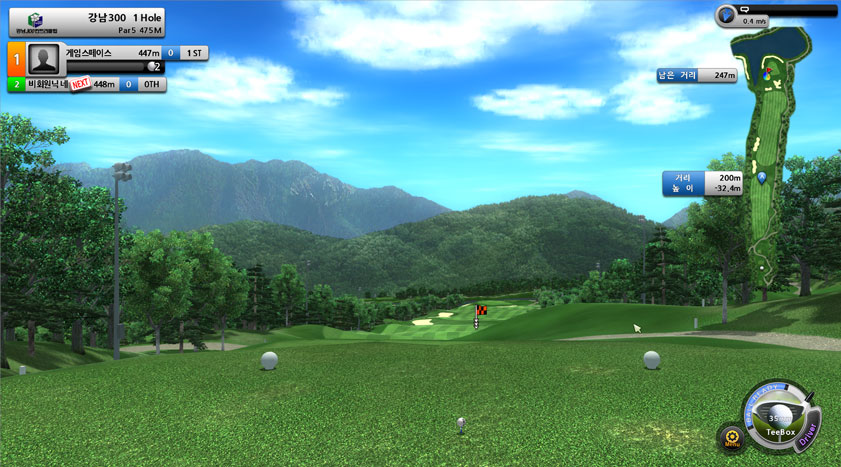Click the flag pin on the minimap green
The height and width of the screenshot is (467, 841).
coord(767,70)
